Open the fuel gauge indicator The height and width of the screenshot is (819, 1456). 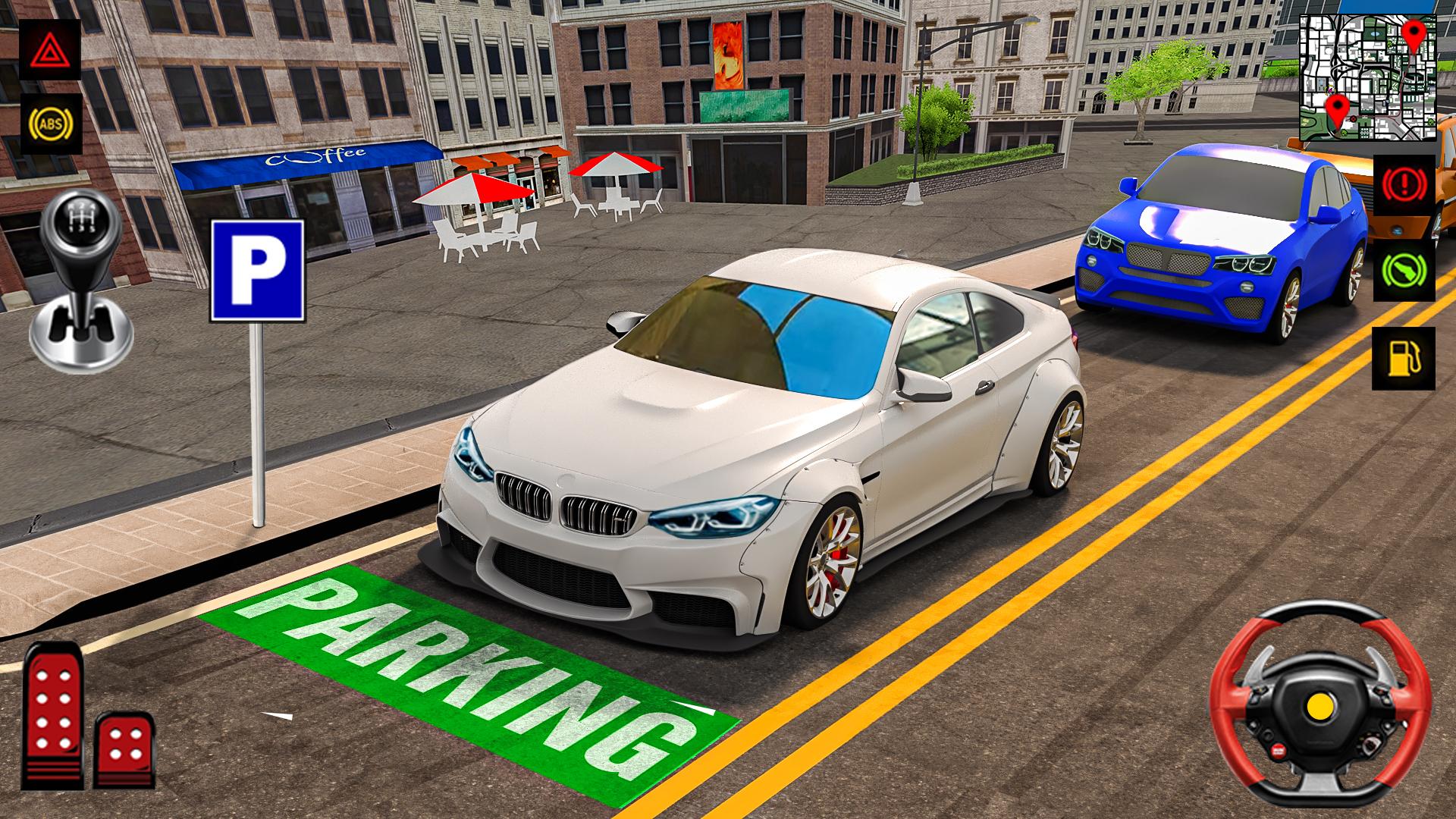coord(1405,356)
